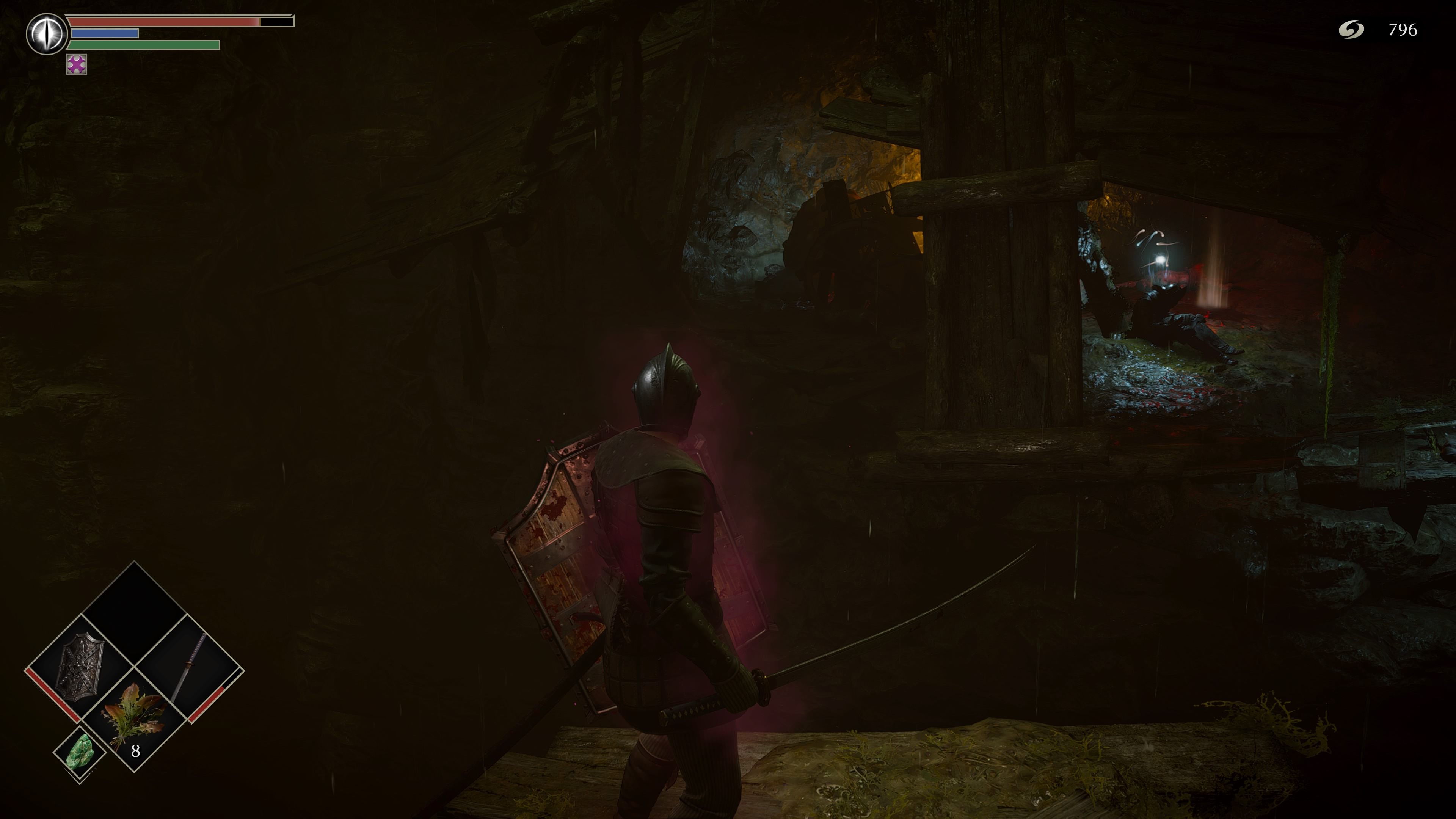Click the souls count reading 796
Screen dimensions: 1456x819
click(x=1406, y=30)
